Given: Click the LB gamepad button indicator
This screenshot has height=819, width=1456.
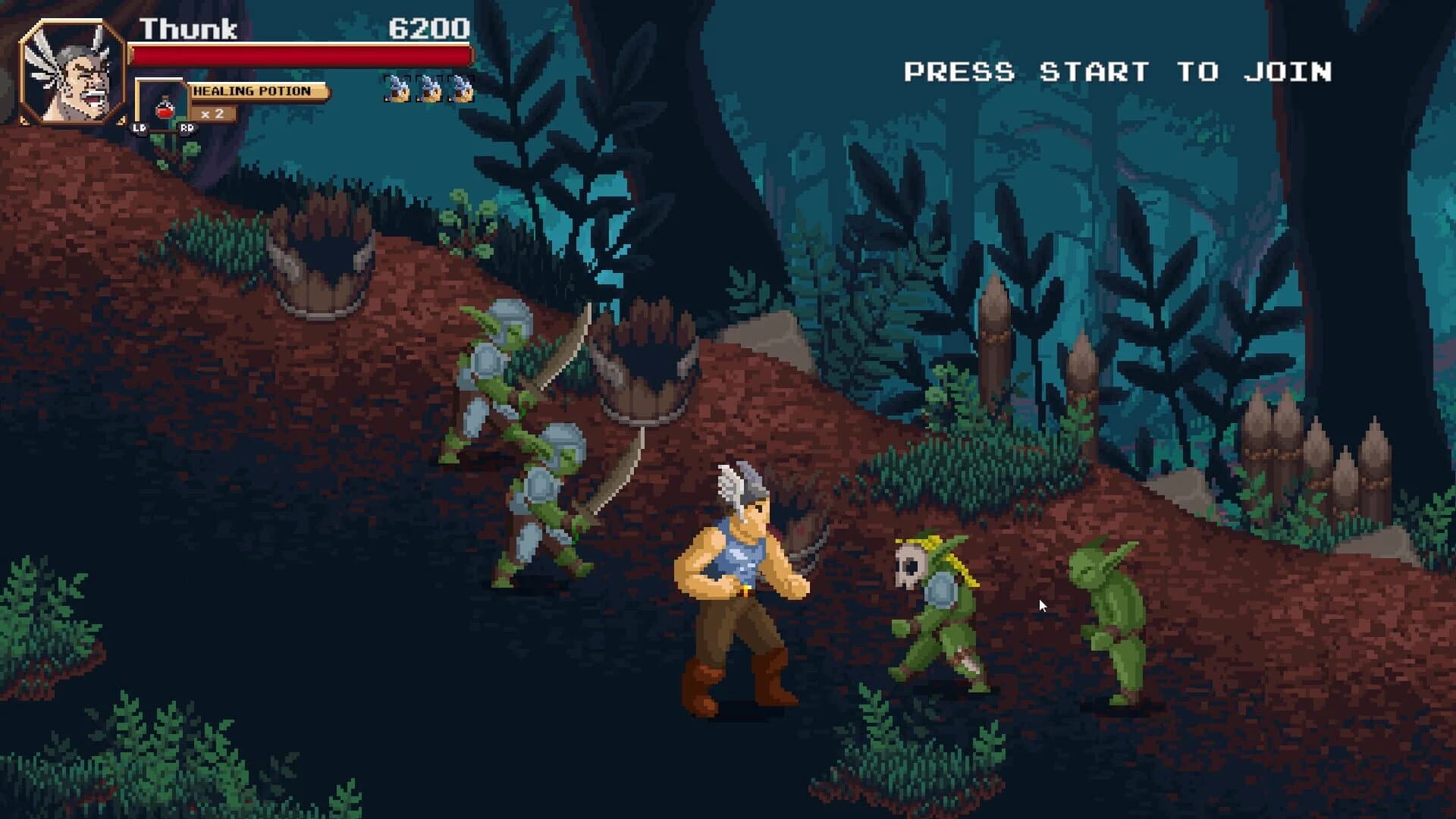Looking at the screenshot, I should (138, 127).
